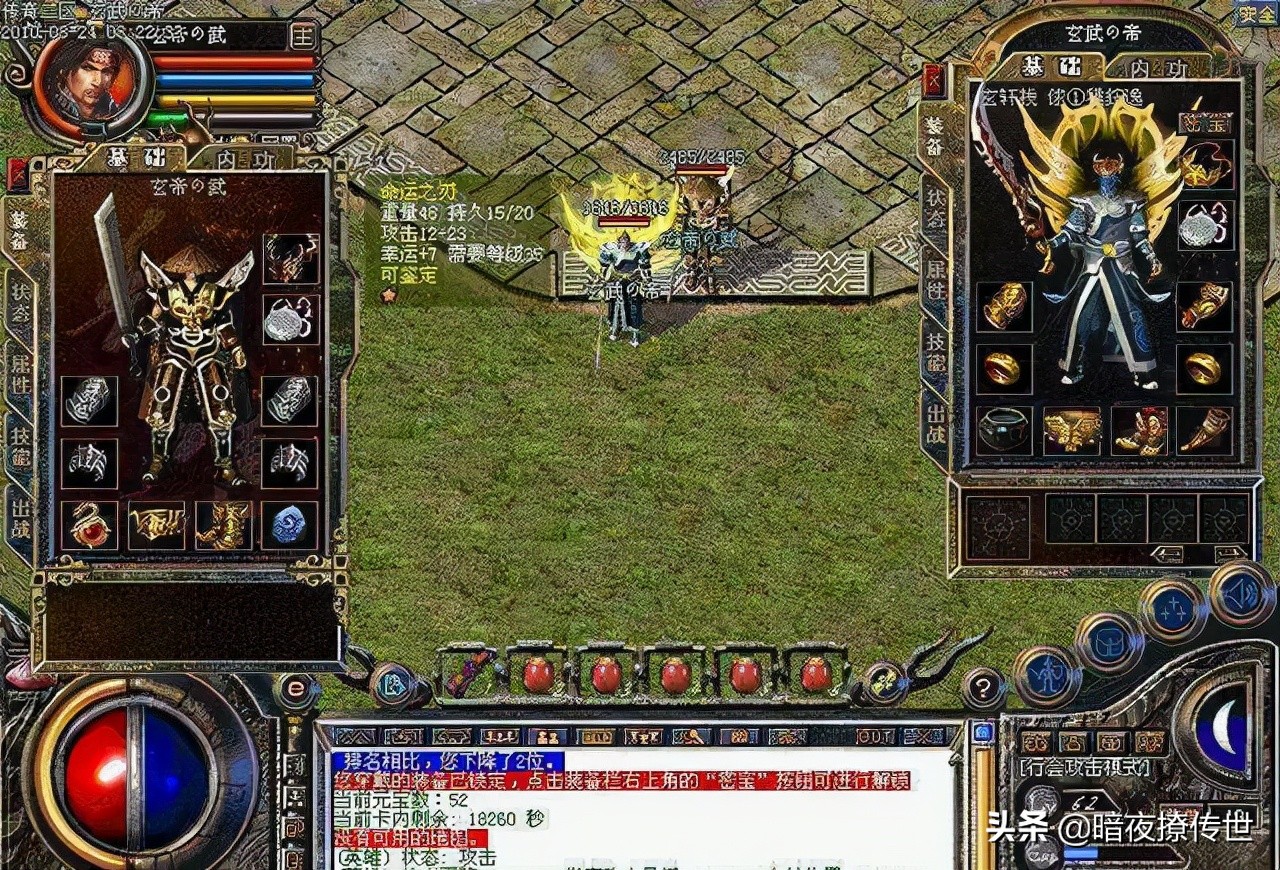Select the dark cauldron item slot
The height and width of the screenshot is (870, 1280).
click(1004, 430)
